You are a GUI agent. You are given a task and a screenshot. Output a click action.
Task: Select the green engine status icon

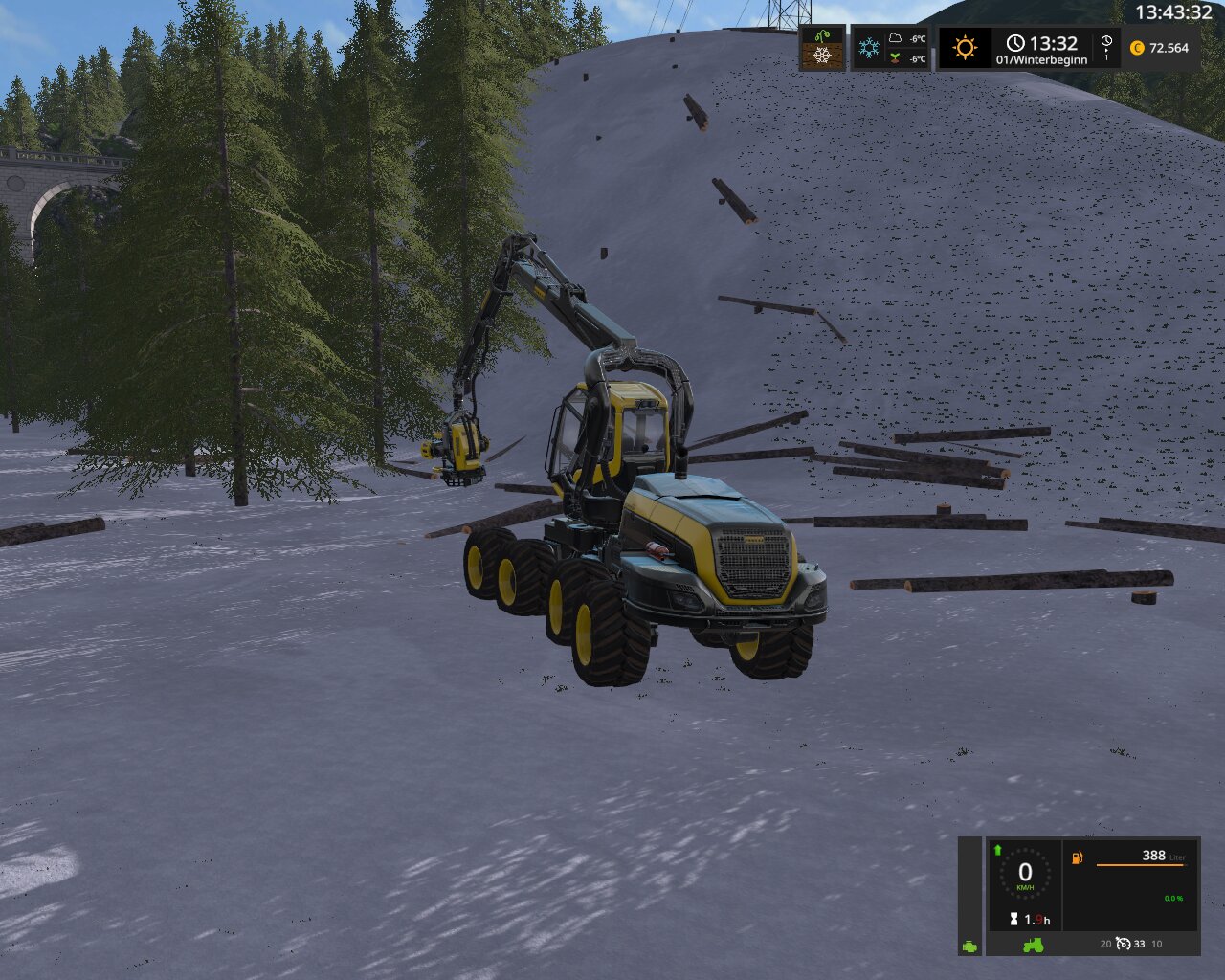(970, 947)
